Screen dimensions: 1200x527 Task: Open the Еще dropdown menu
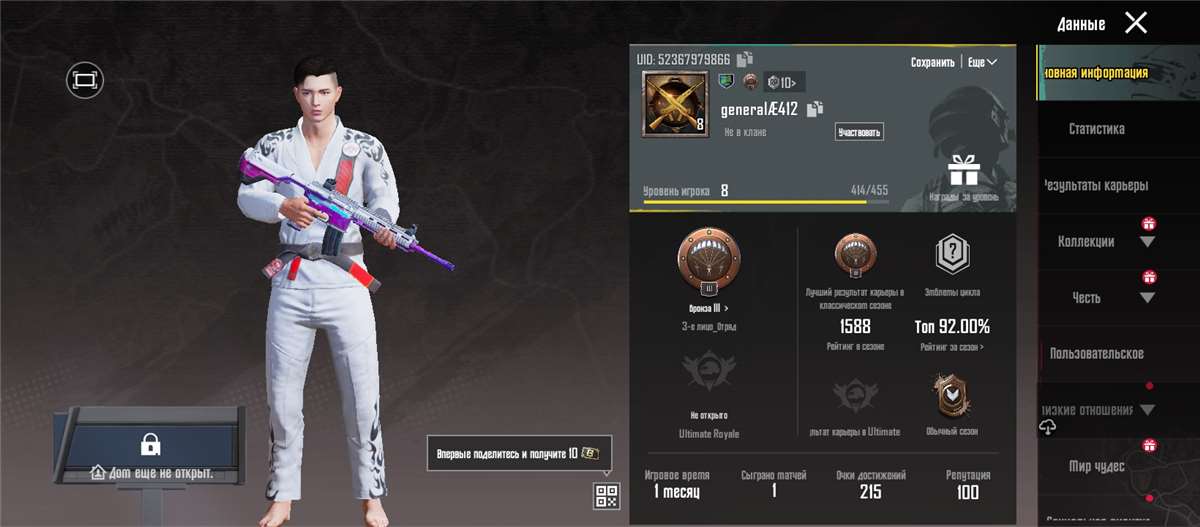[982, 62]
